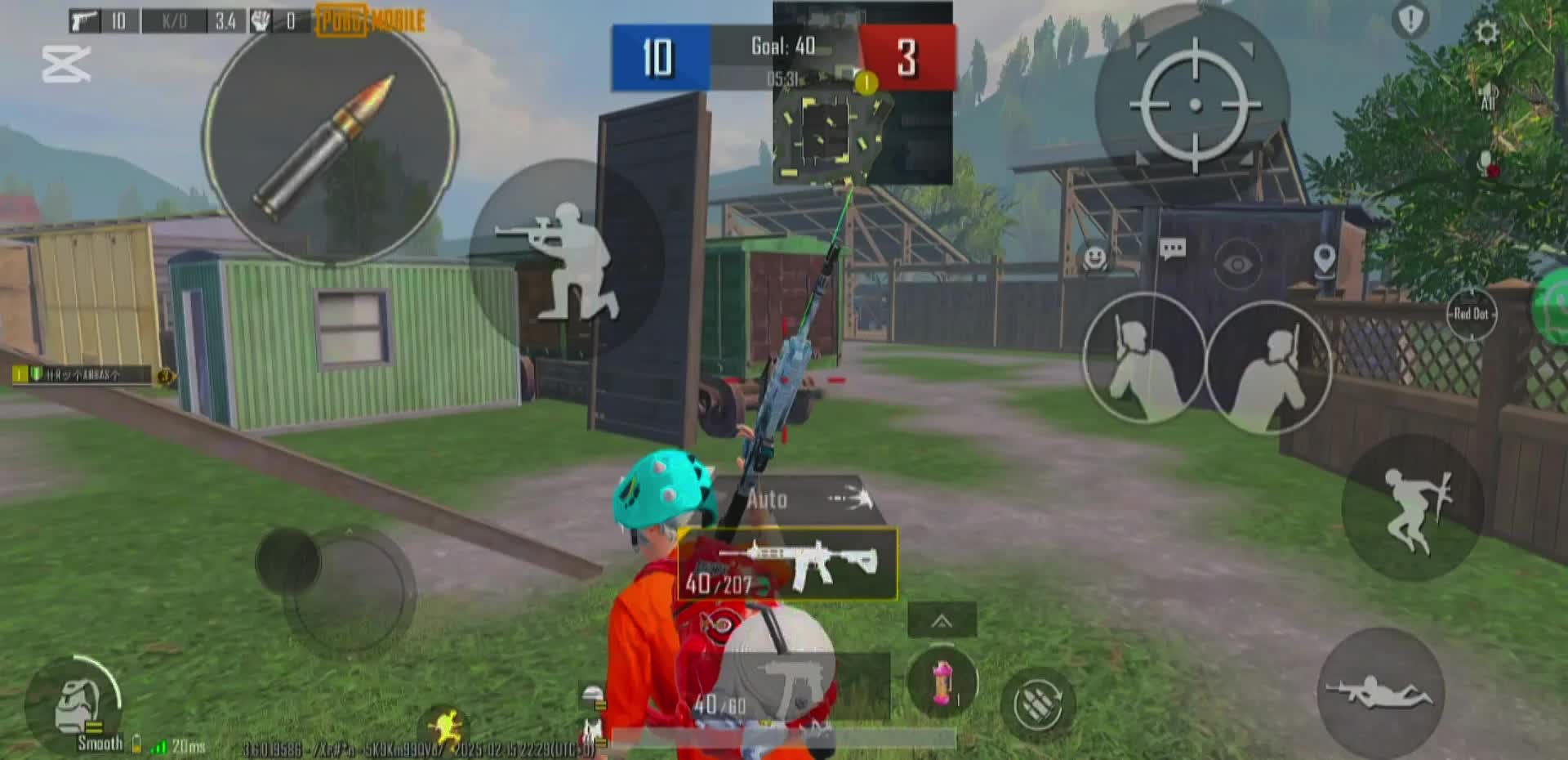This screenshot has width=1568, height=760.
Task: Open the smiley emote wheel
Action: (1094, 258)
